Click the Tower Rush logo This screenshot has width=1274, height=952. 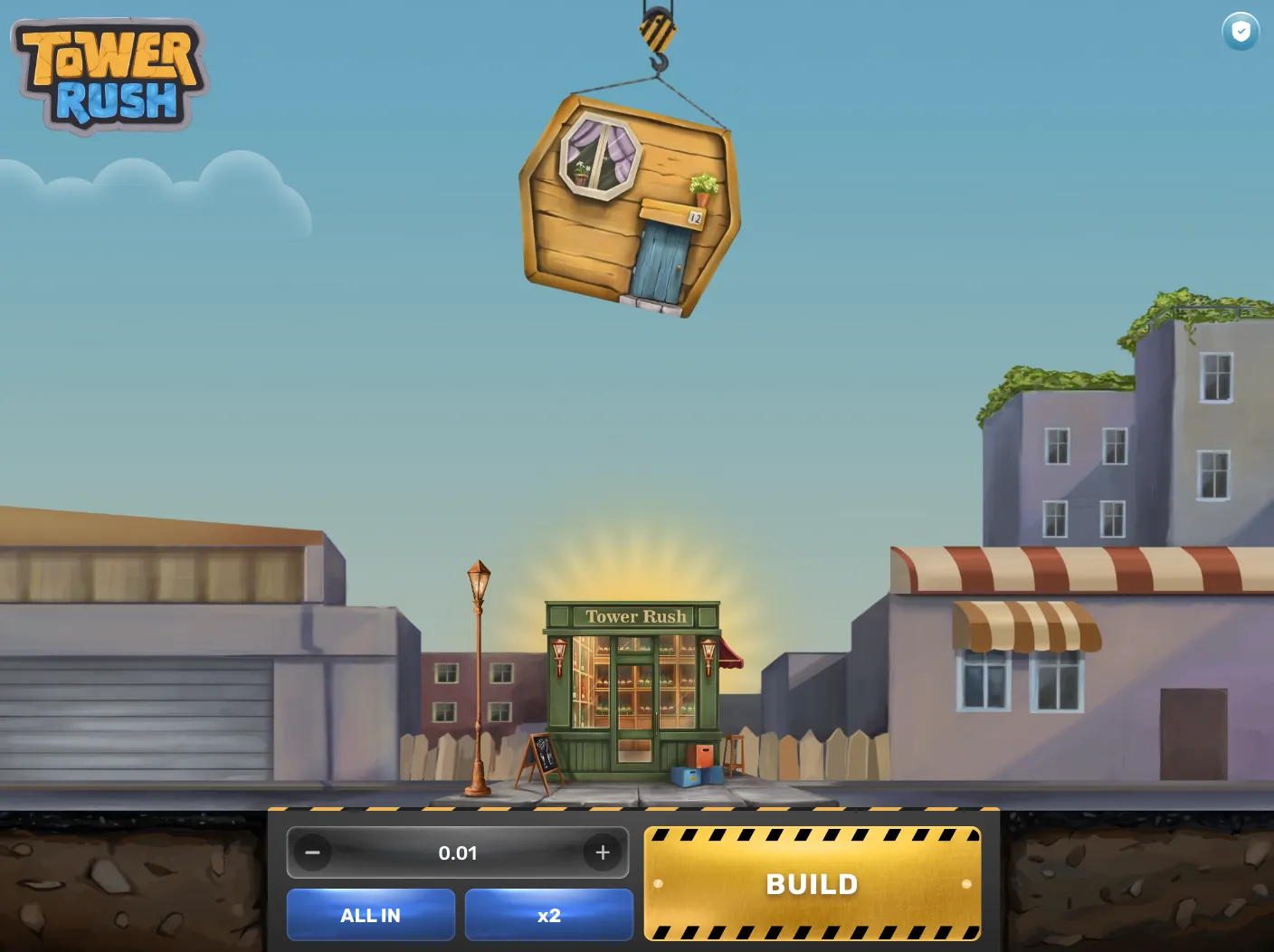(x=107, y=72)
